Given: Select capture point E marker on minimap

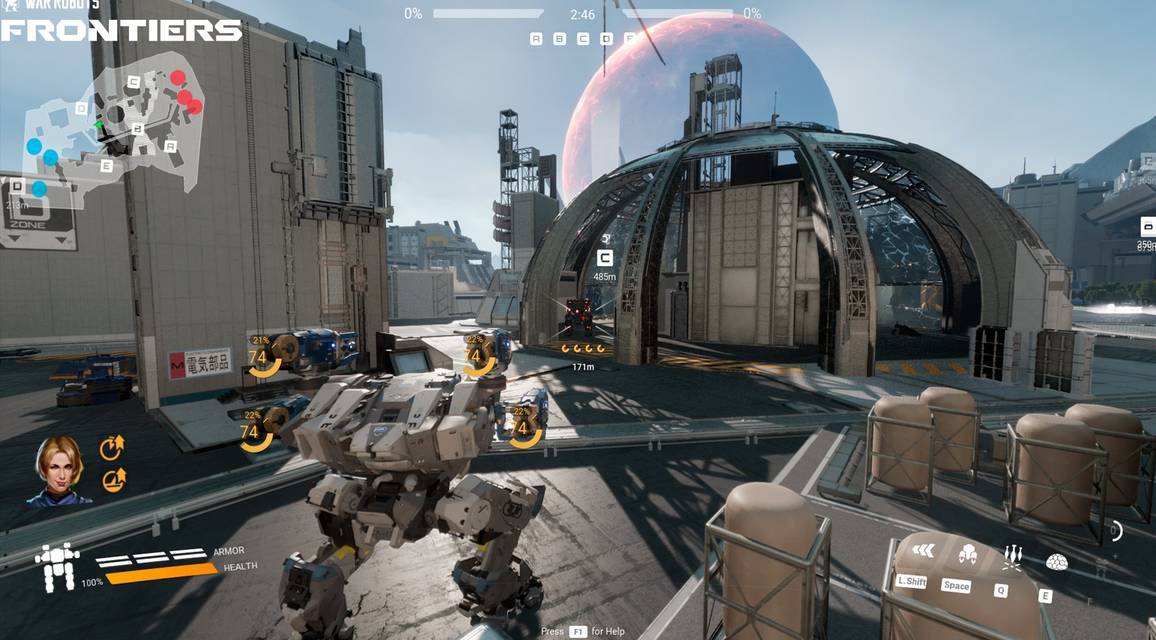Looking at the screenshot, I should (106, 166).
